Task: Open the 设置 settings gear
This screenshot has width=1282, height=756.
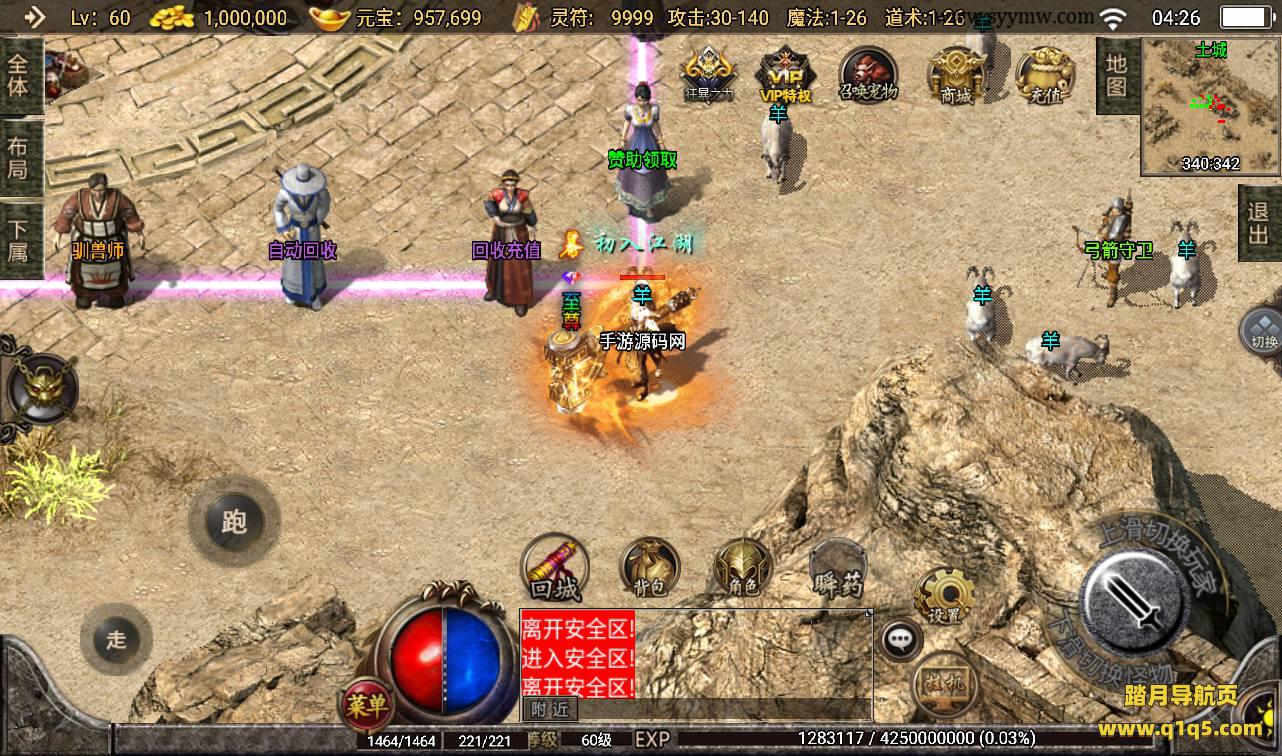Action: 943,595
